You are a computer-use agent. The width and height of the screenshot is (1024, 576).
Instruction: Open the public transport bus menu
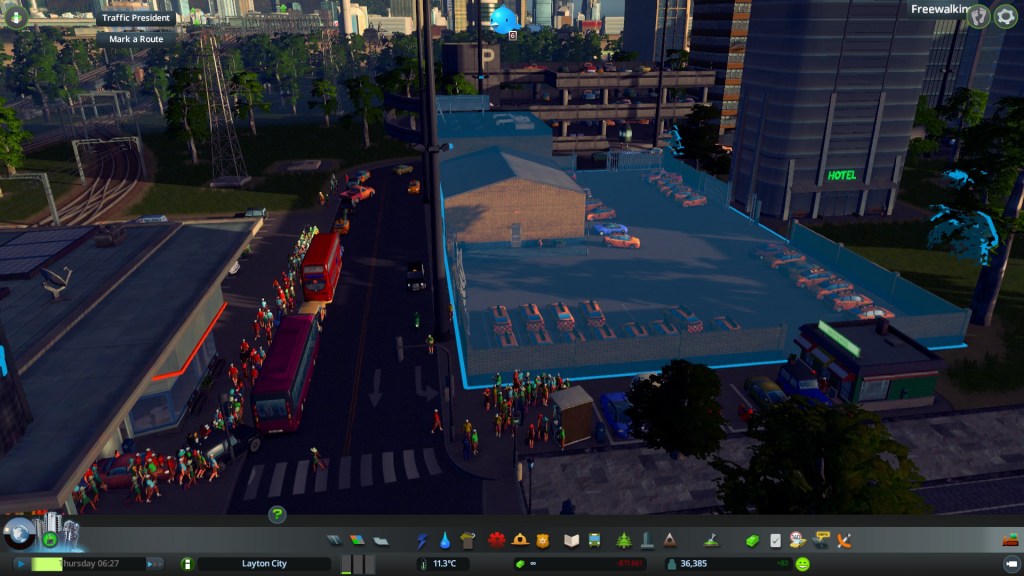tap(595, 541)
